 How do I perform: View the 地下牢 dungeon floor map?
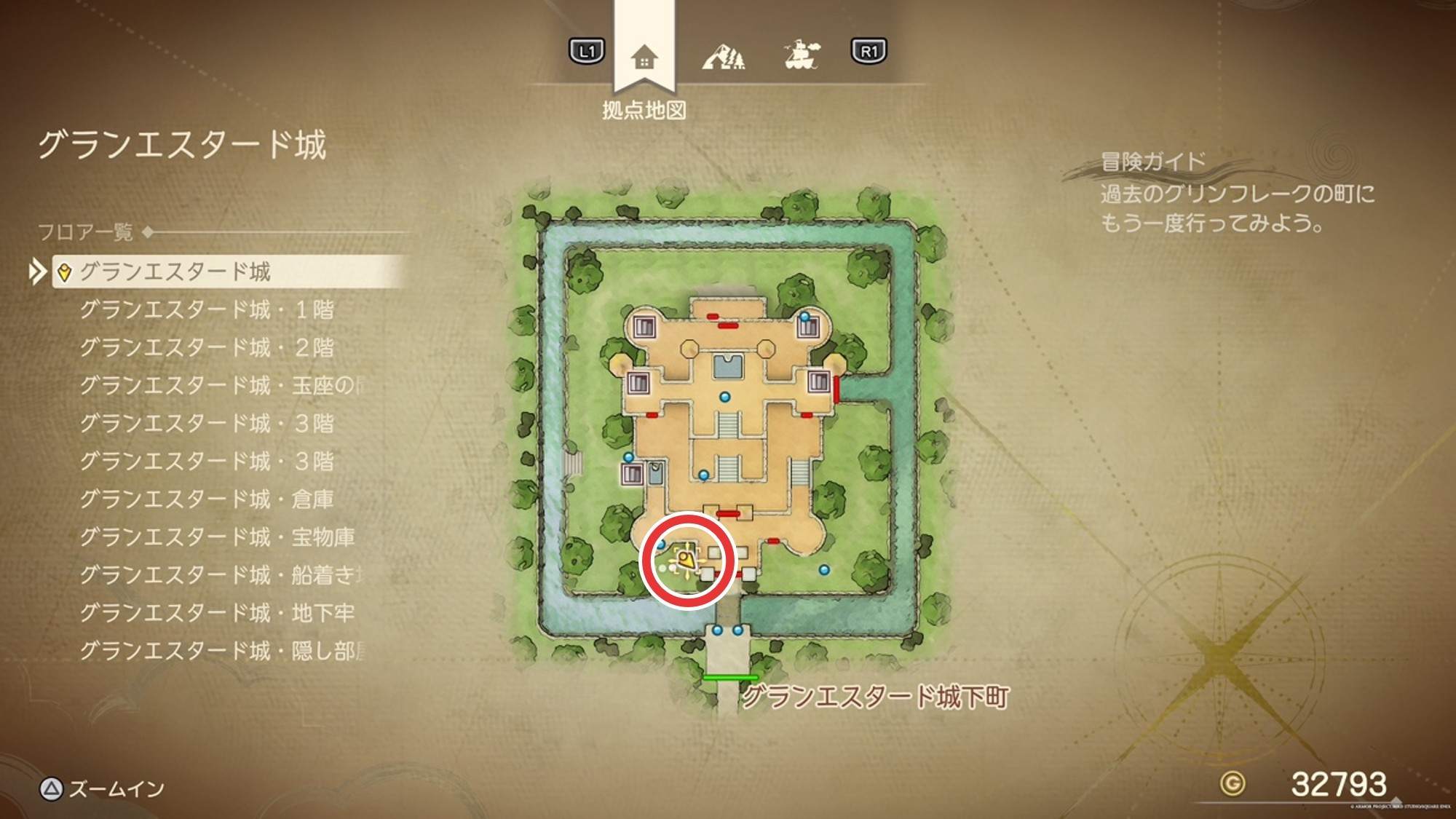click(217, 612)
